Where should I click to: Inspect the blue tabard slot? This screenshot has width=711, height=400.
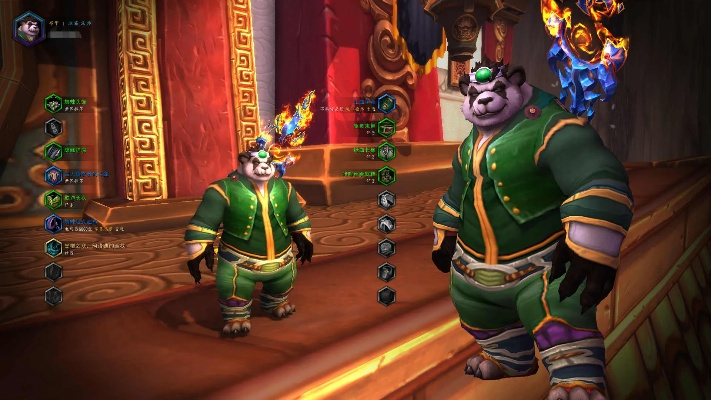click(x=53, y=247)
